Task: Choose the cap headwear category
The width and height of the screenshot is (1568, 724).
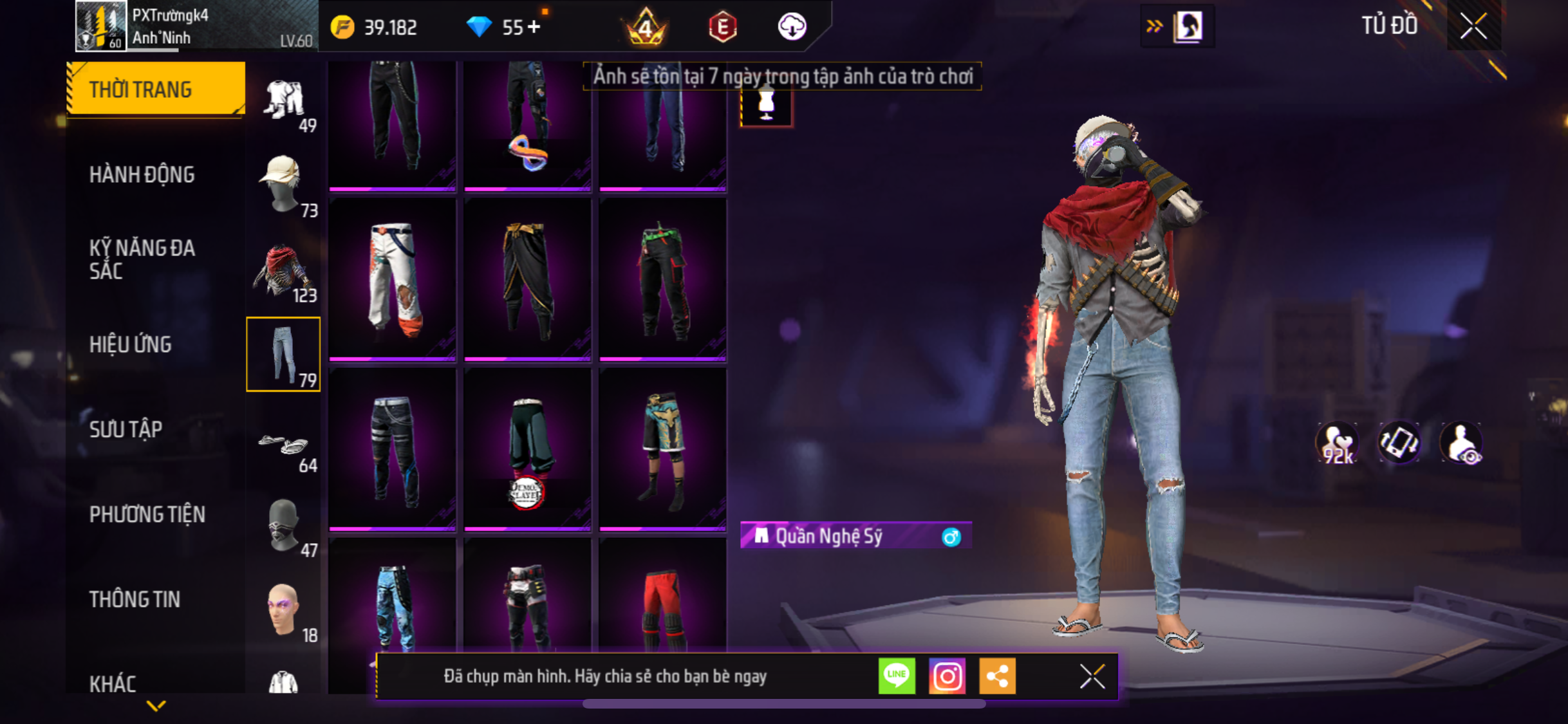Action: tap(283, 185)
